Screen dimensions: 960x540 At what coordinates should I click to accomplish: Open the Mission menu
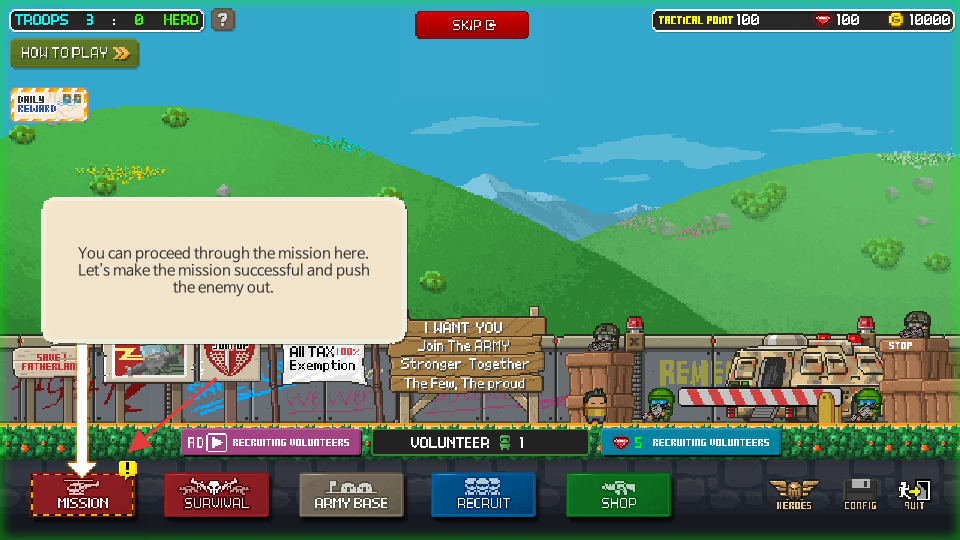coord(83,494)
